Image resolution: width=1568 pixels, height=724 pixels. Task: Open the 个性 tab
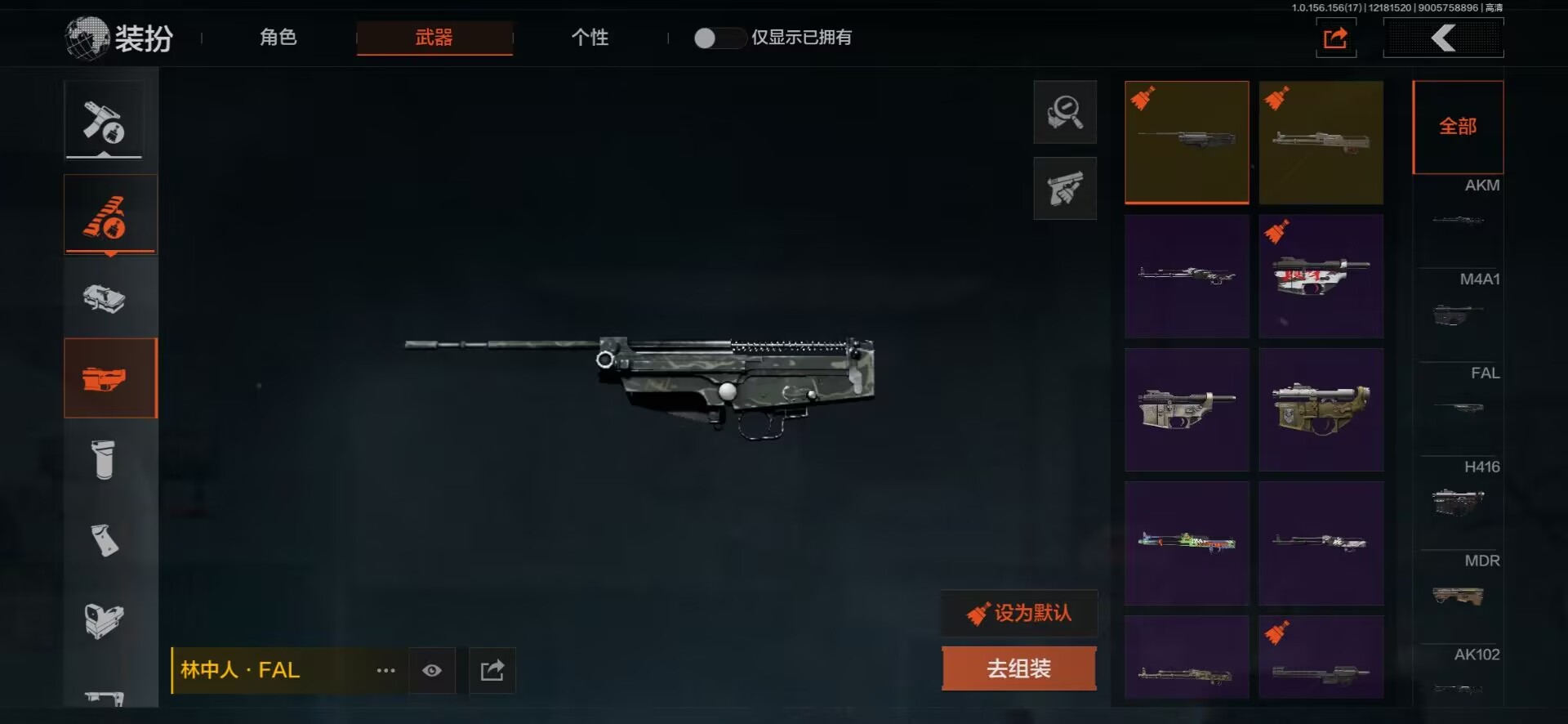[x=590, y=38]
